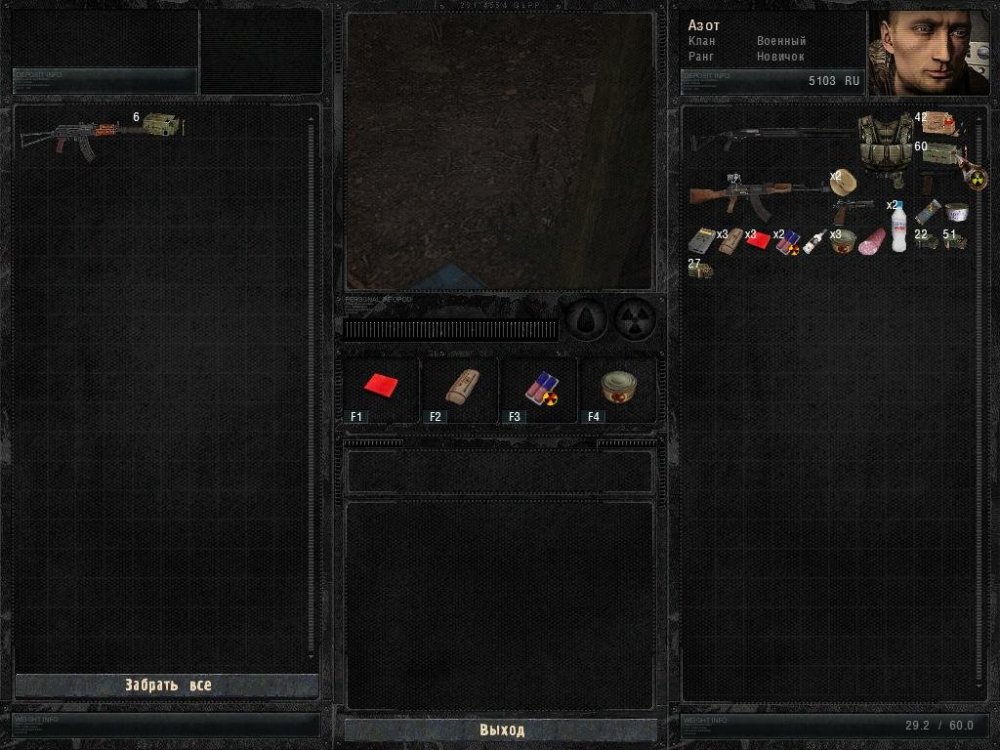
Task: Close the loot window with "Выход"
Action: (501, 730)
